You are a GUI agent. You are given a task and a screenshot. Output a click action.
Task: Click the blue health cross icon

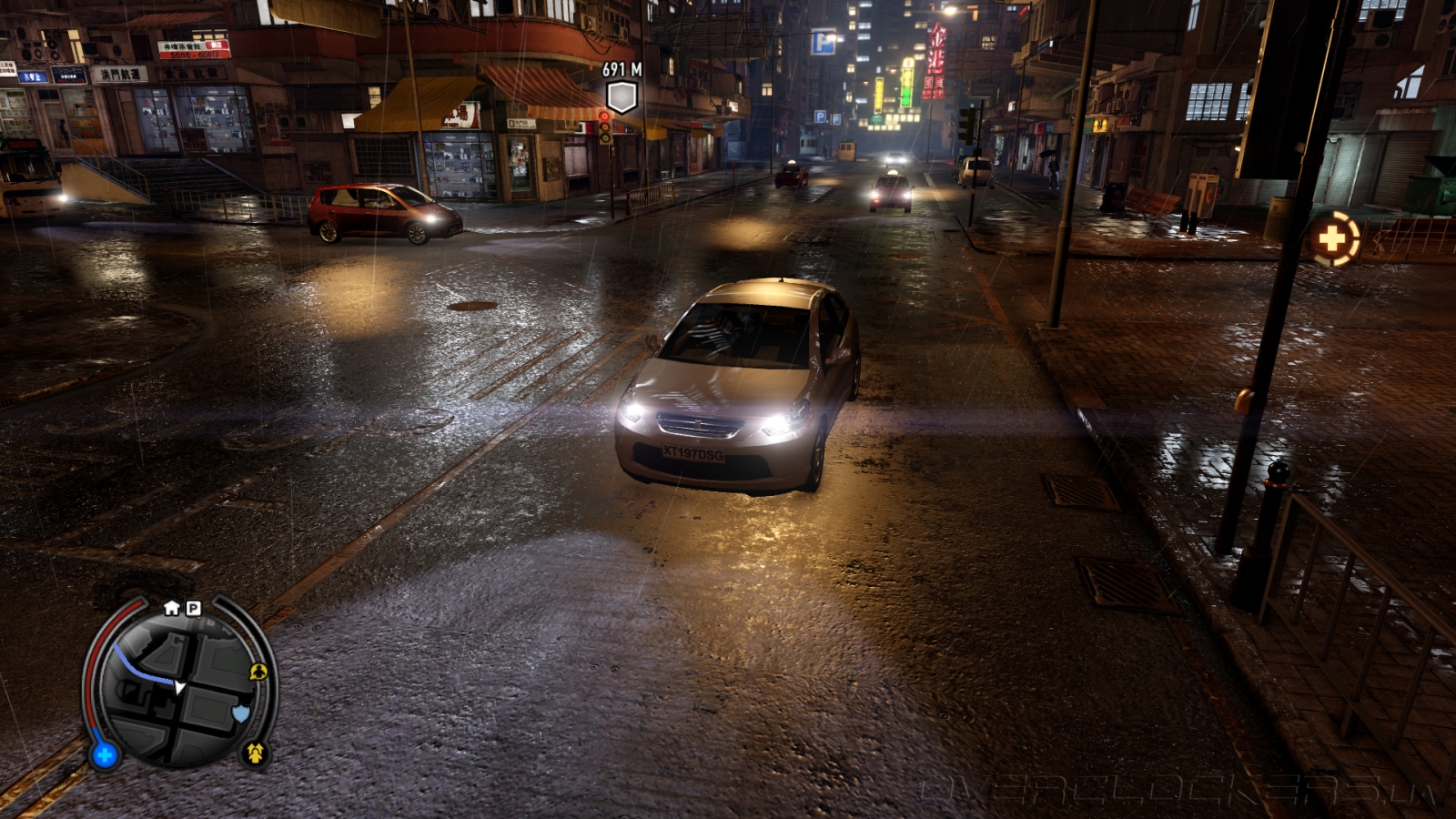(105, 754)
